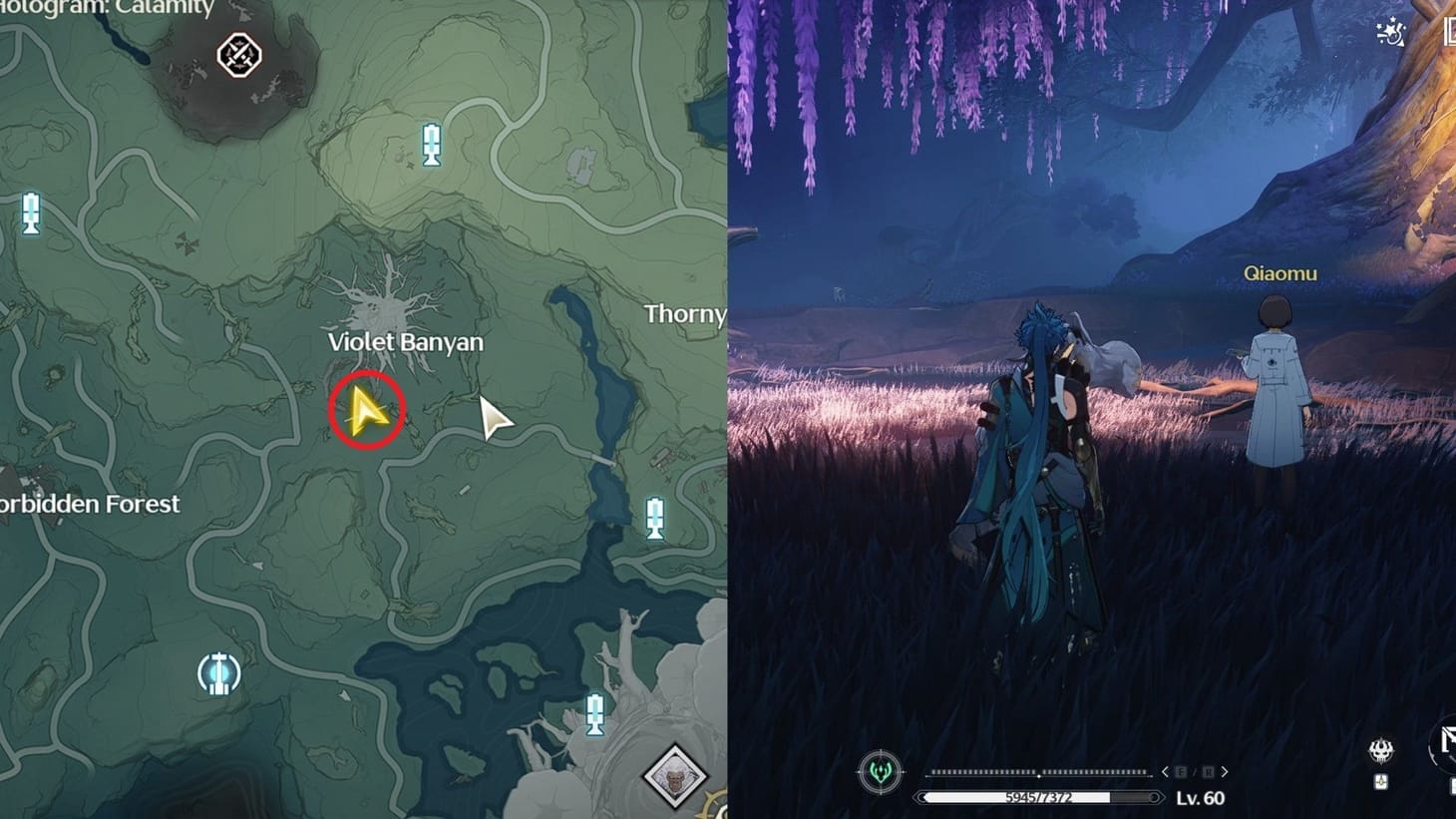1456x819 pixels.
Task: Toggle the R skill indicator
Action: (1207, 772)
